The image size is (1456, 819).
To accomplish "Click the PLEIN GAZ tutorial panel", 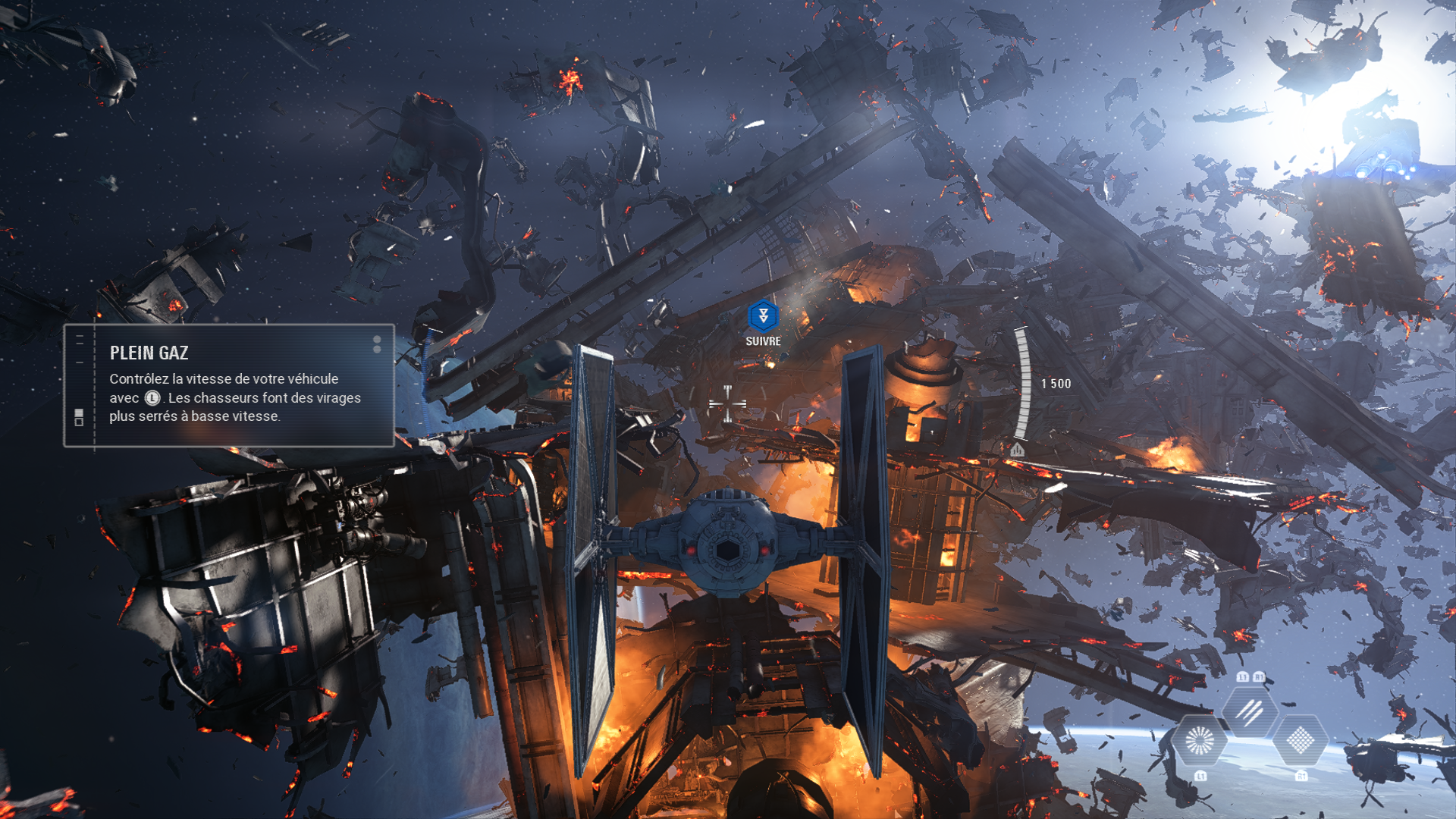I will pyautogui.click(x=229, y=386).
